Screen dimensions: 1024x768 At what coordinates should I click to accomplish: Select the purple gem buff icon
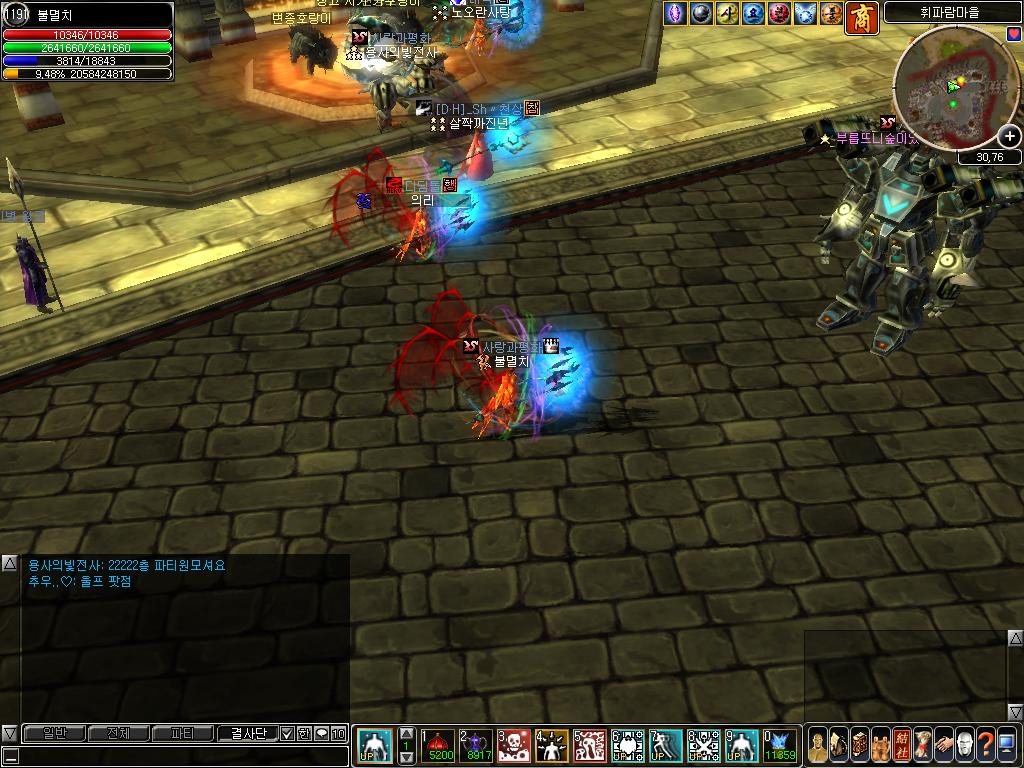[x=676, y=13]
